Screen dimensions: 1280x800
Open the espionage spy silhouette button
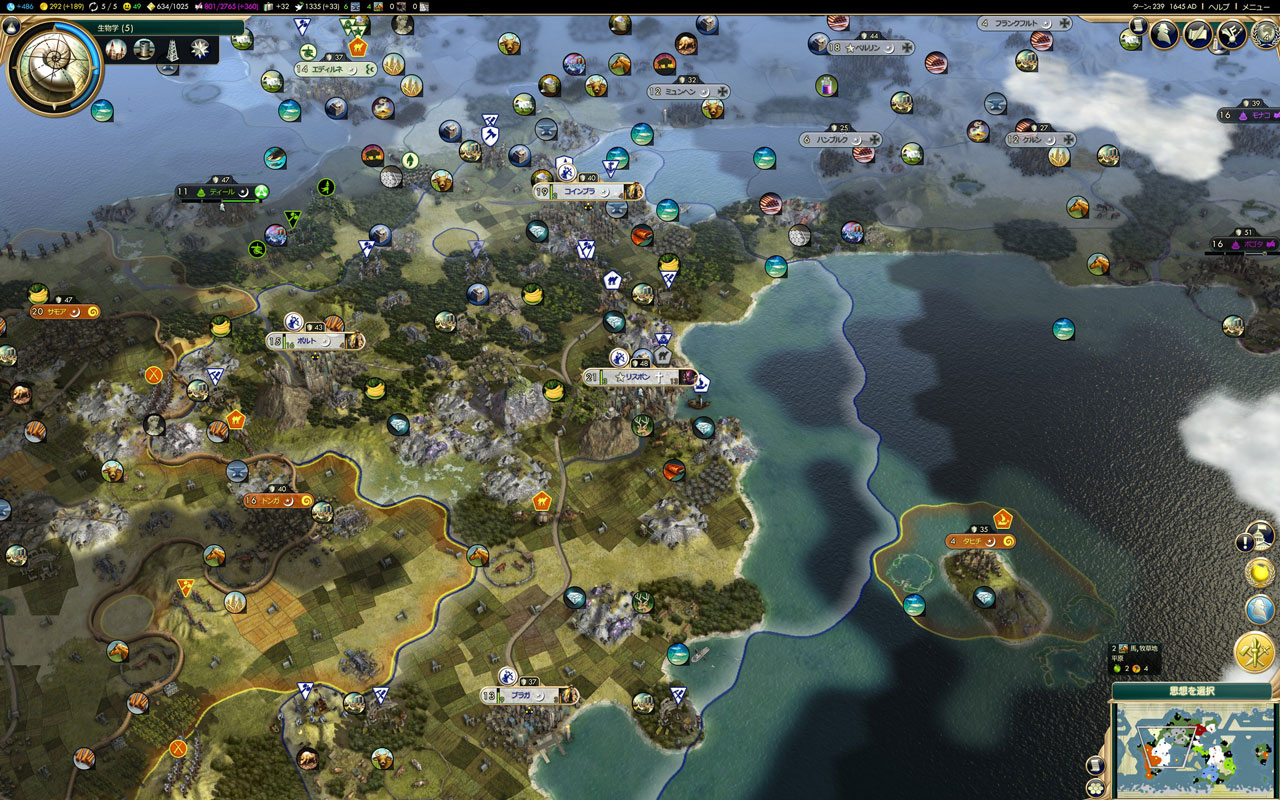point(1163,34)
